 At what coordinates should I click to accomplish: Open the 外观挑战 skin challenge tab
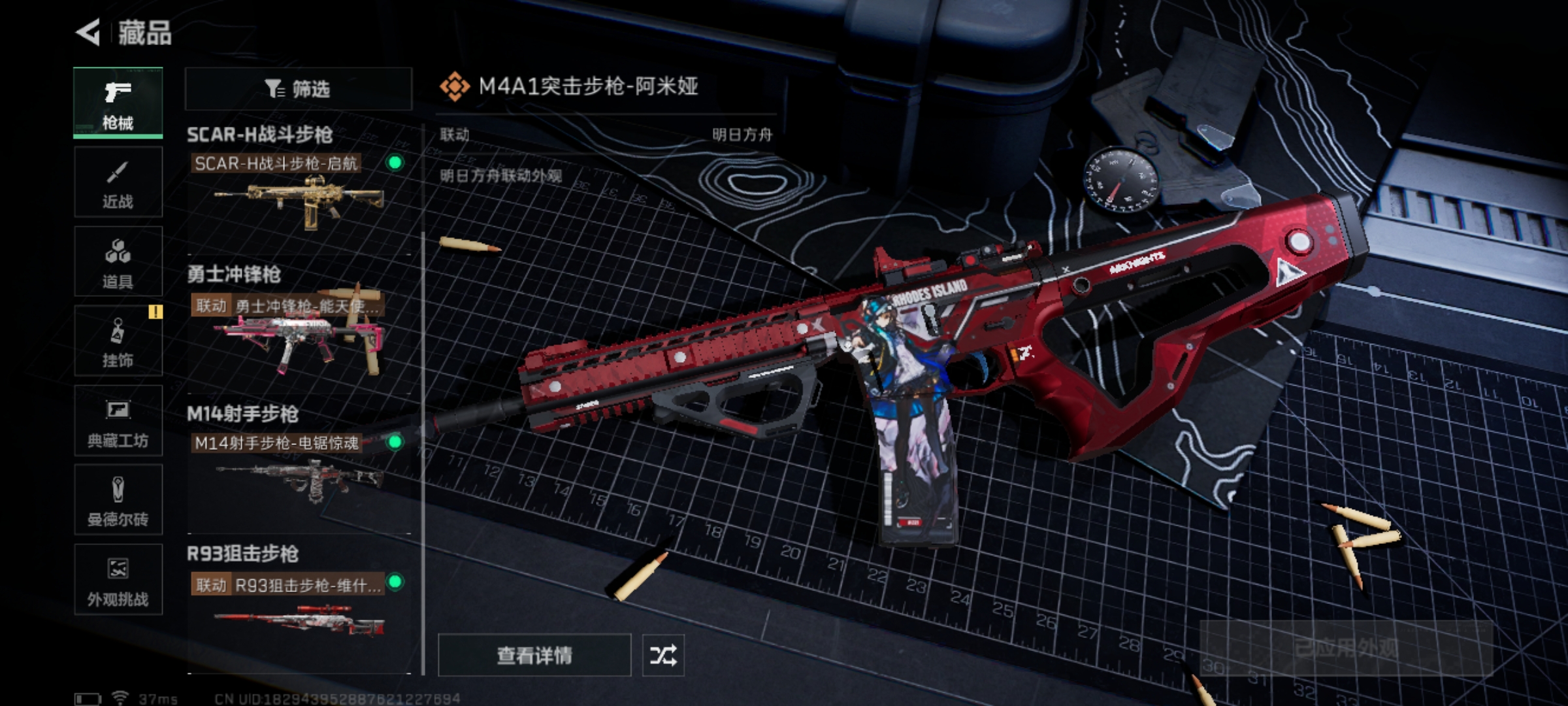pyautogui.click(x=118, y=580)
